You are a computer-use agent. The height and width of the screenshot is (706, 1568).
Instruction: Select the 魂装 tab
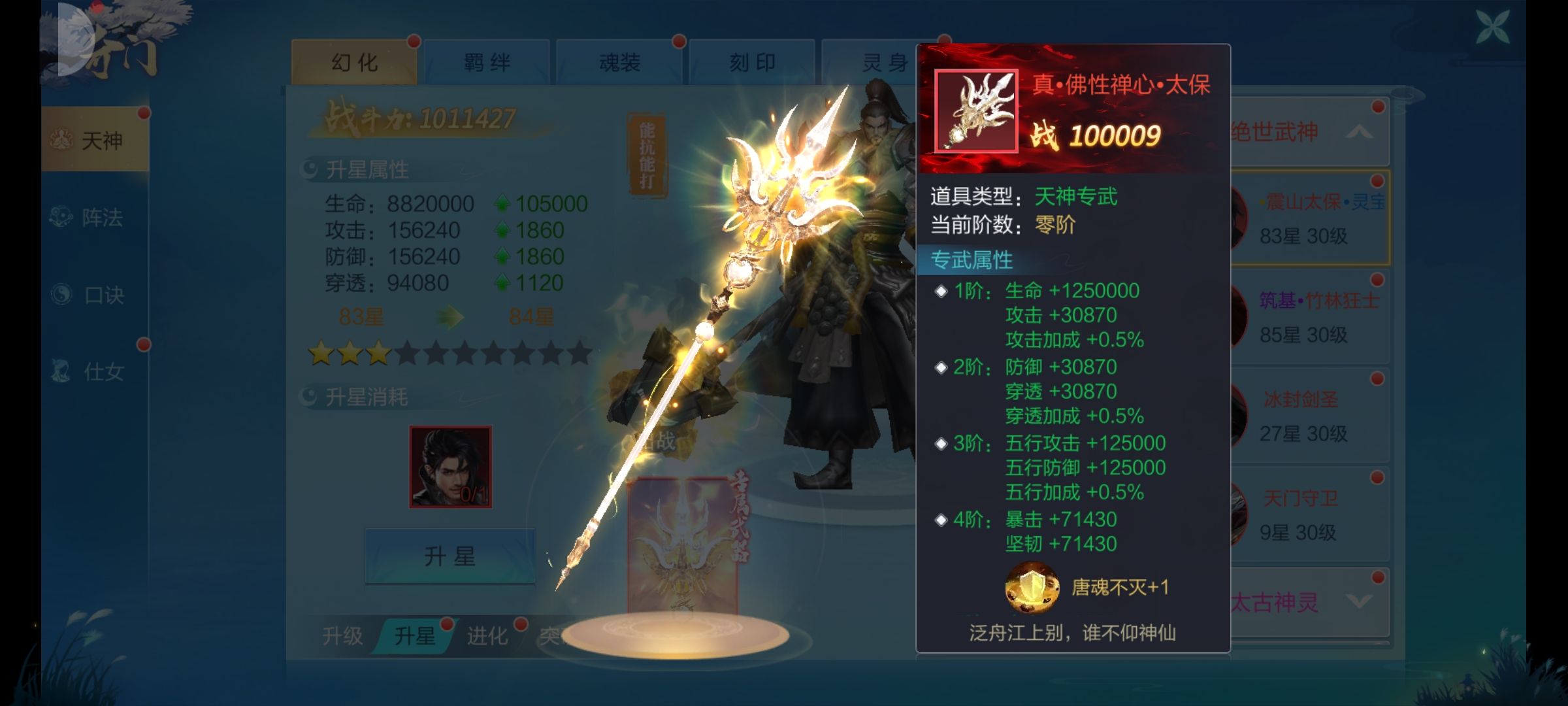[x=619, y=63]
